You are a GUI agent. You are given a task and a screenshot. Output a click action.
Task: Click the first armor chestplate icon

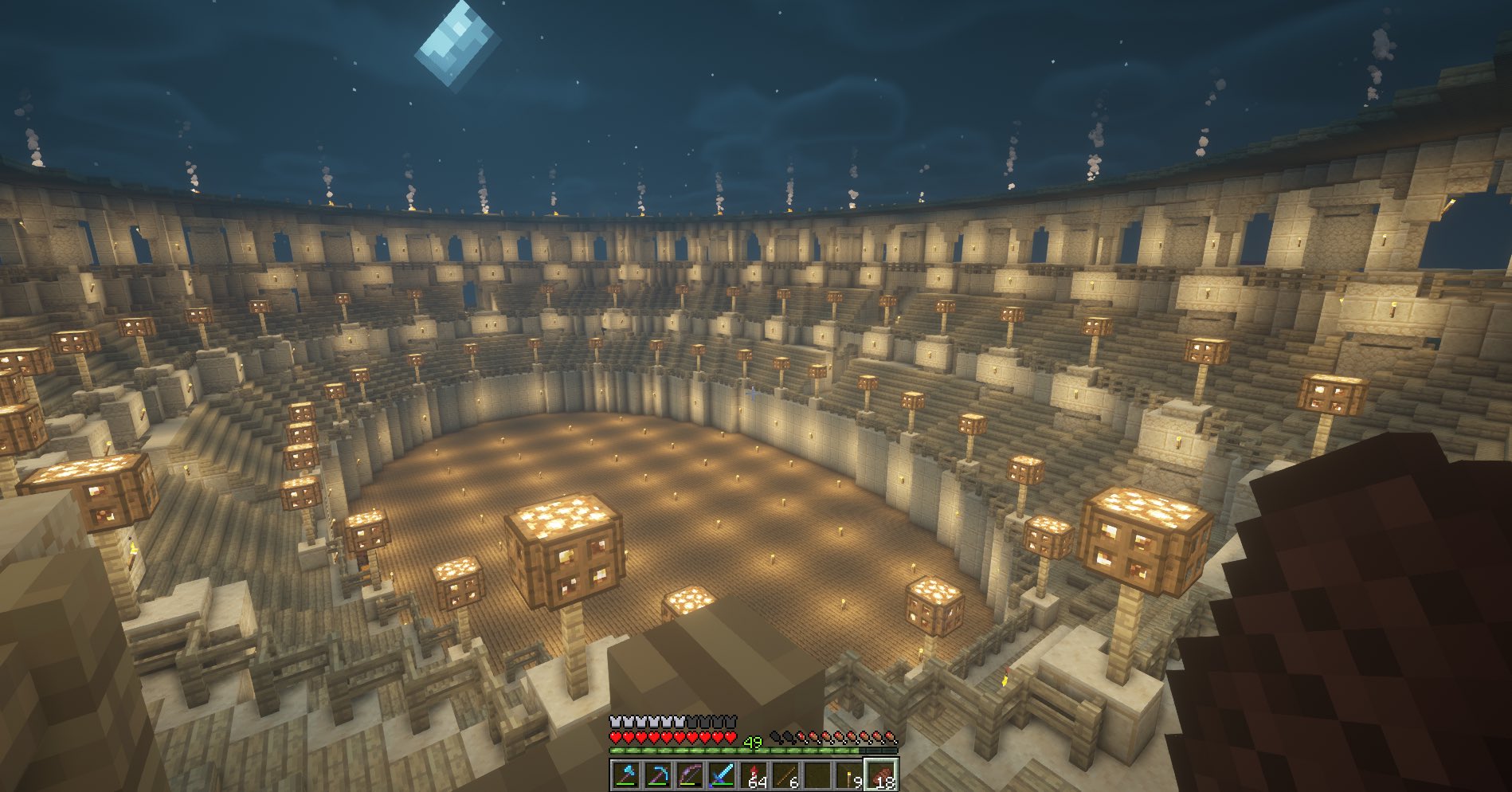[615, 722]
